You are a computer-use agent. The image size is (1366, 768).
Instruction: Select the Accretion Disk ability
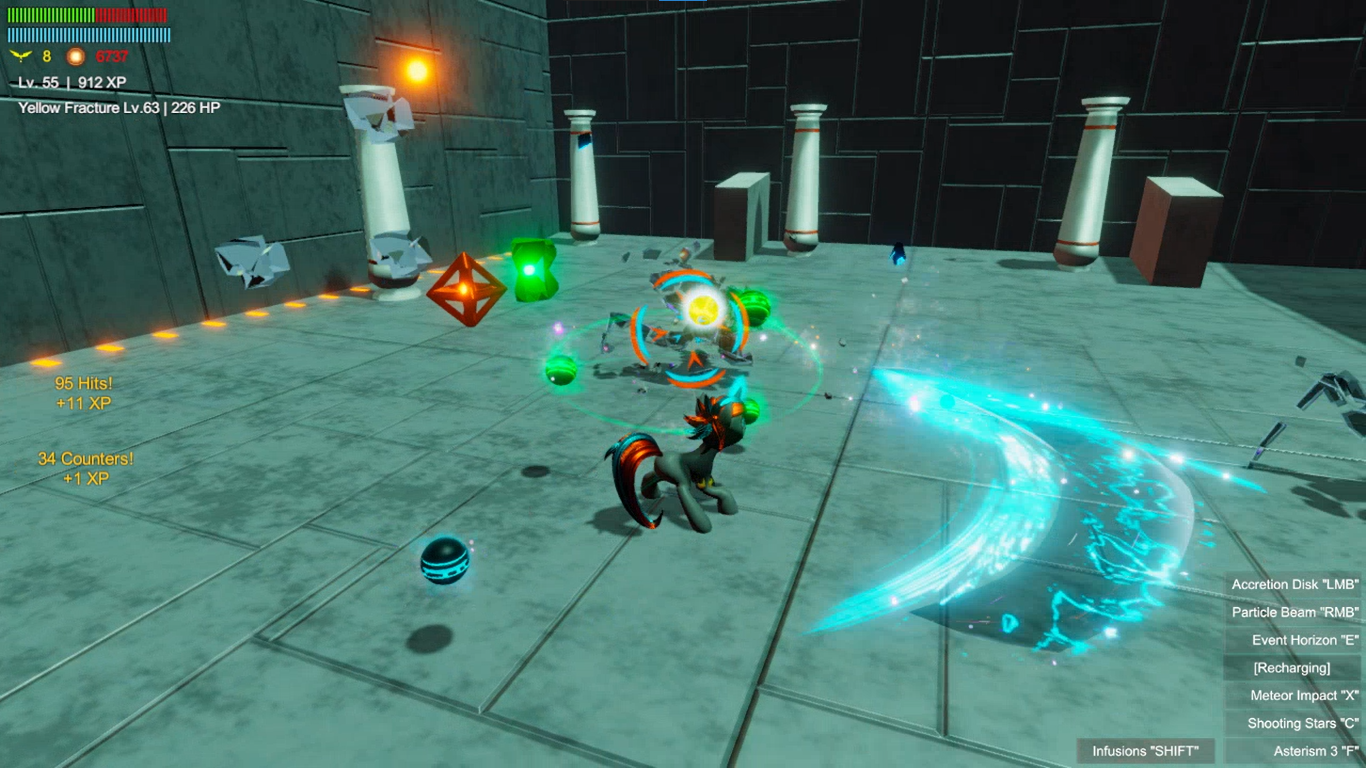point(1294,584)
